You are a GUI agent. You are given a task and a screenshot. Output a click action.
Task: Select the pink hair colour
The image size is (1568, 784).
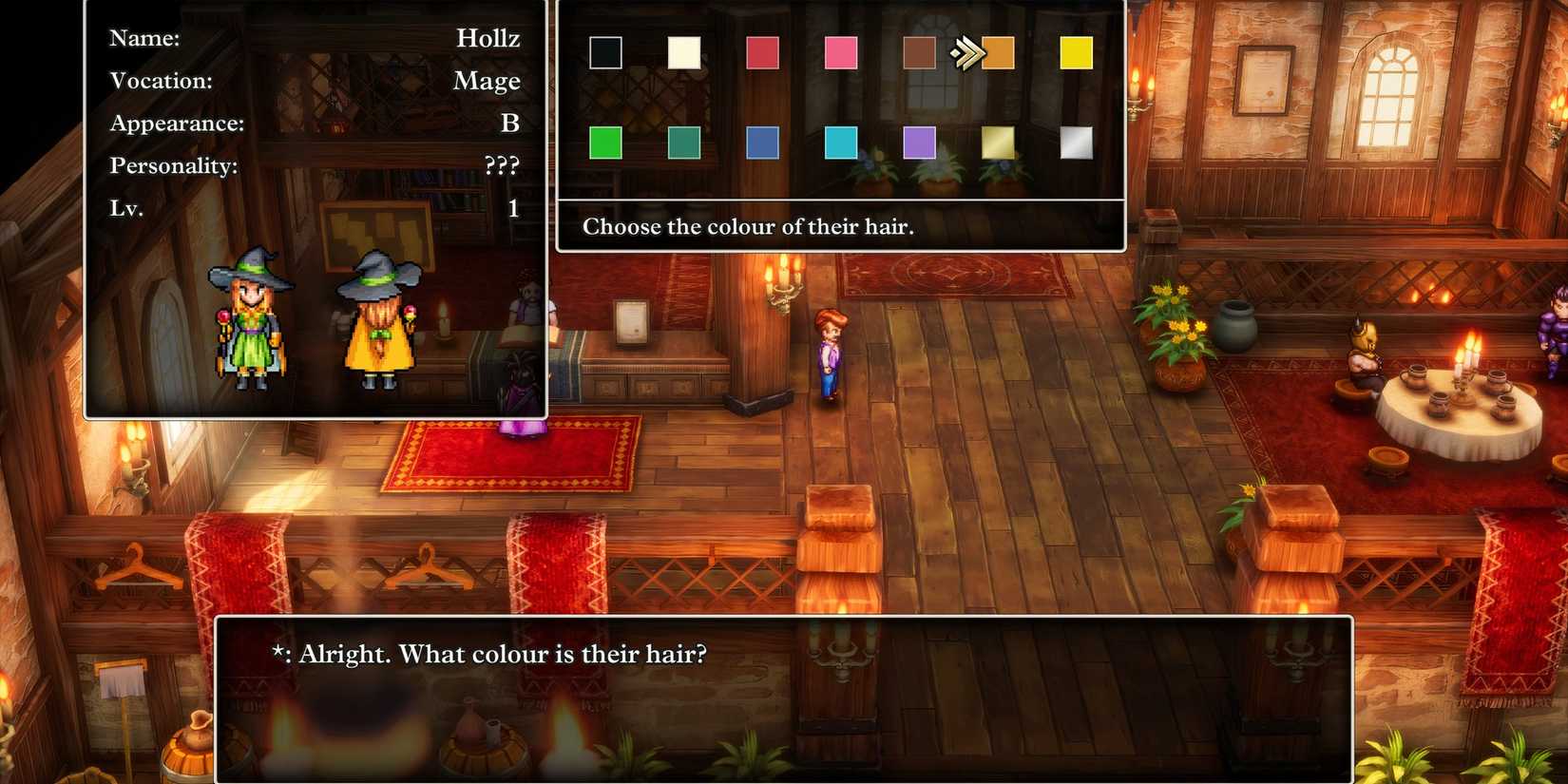coord(840,54)
